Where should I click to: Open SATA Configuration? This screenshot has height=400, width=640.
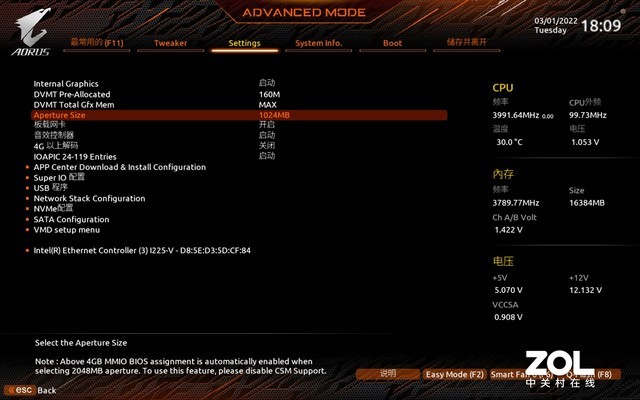point(71,219)
